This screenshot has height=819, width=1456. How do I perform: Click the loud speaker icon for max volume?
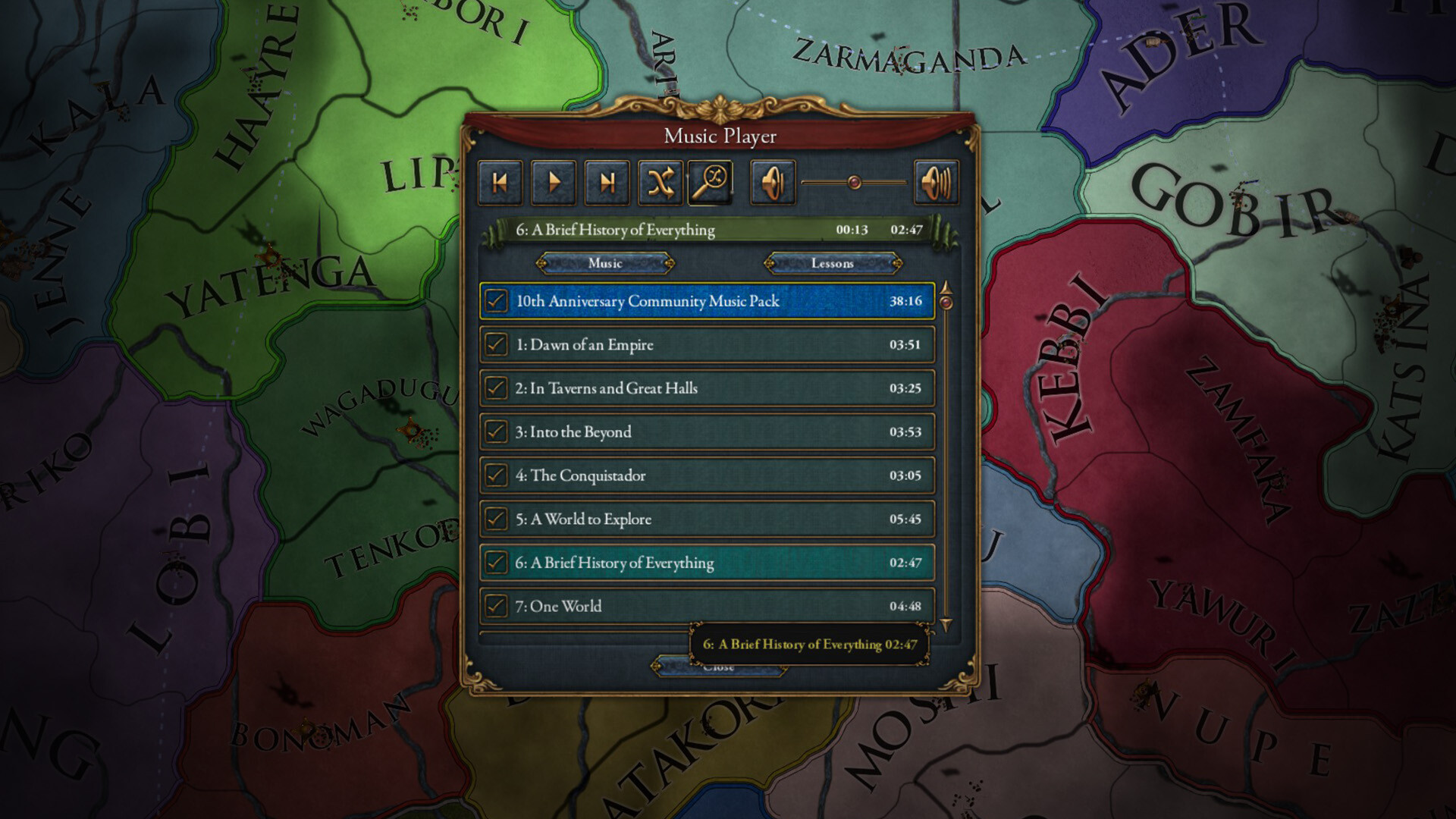(936, 181)
